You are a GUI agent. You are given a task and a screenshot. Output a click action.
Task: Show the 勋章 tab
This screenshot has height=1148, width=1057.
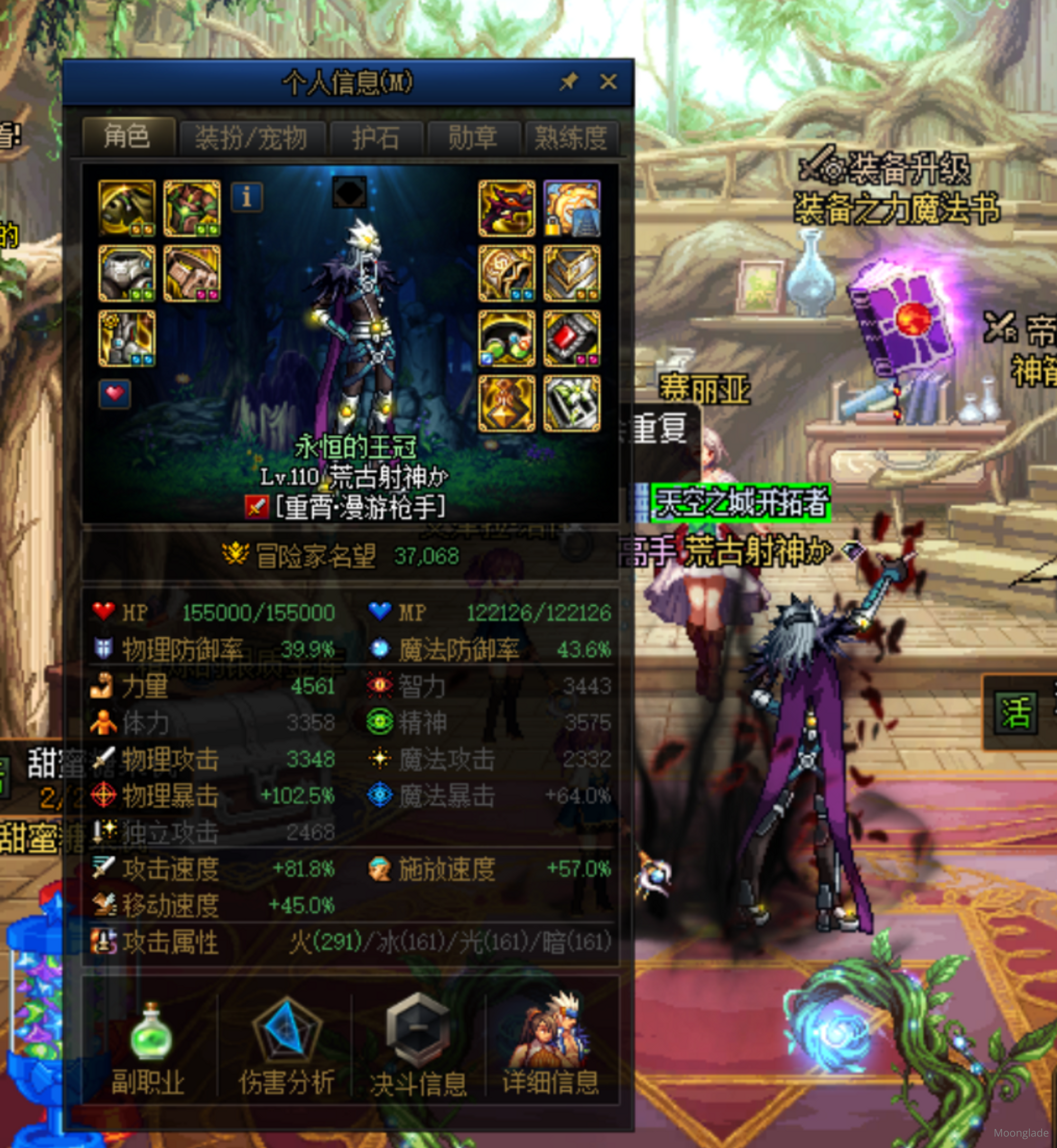tap(473, 138)
